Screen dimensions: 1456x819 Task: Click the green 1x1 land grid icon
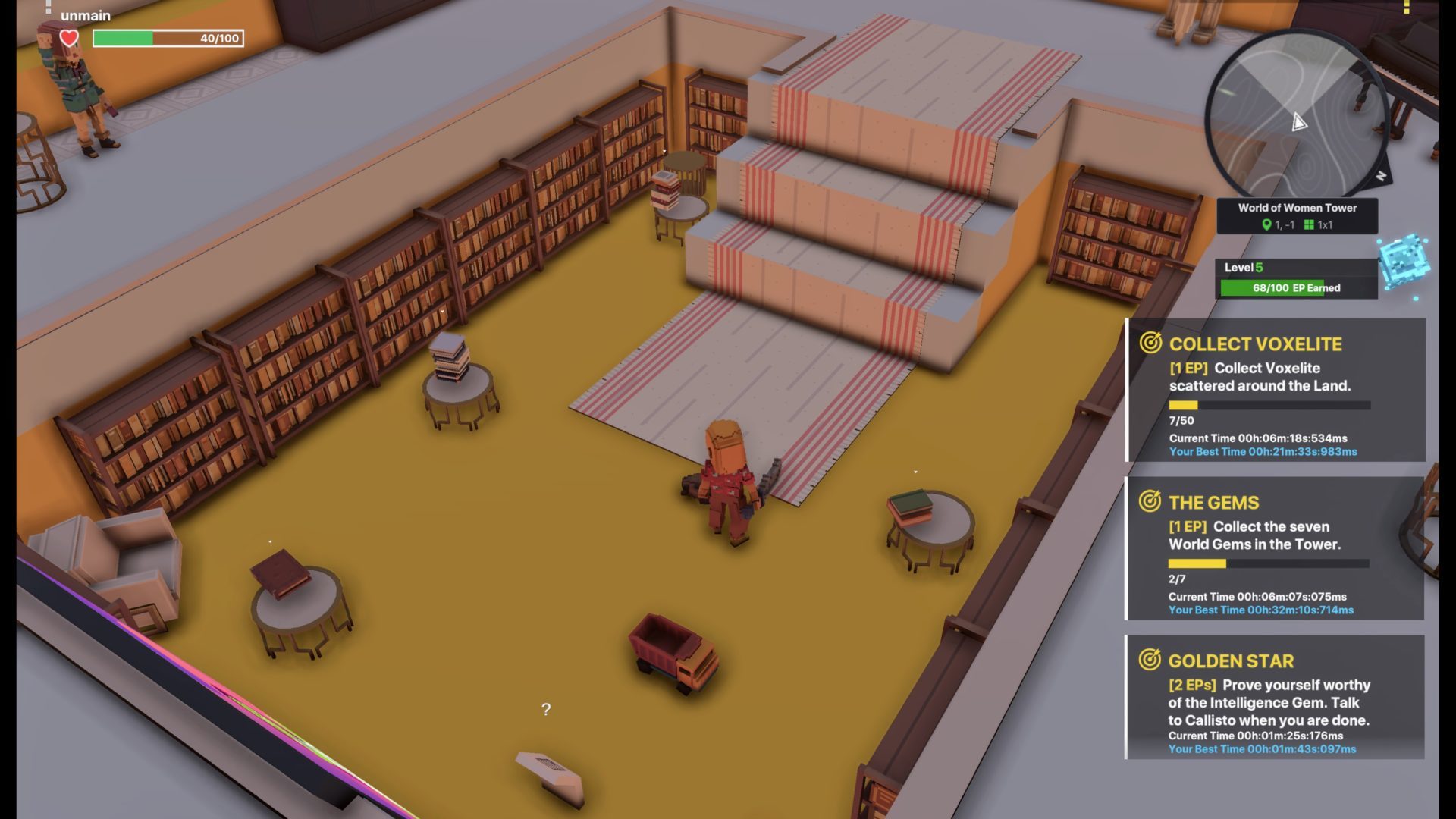(1309, 225)
